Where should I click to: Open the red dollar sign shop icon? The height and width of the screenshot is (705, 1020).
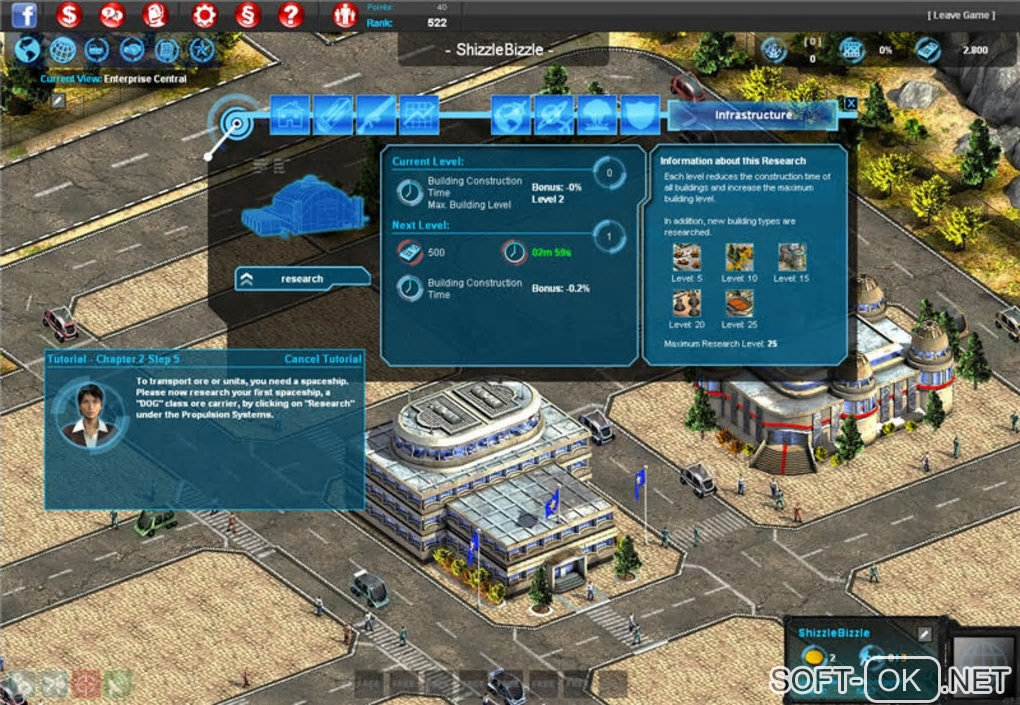(69, 15)
